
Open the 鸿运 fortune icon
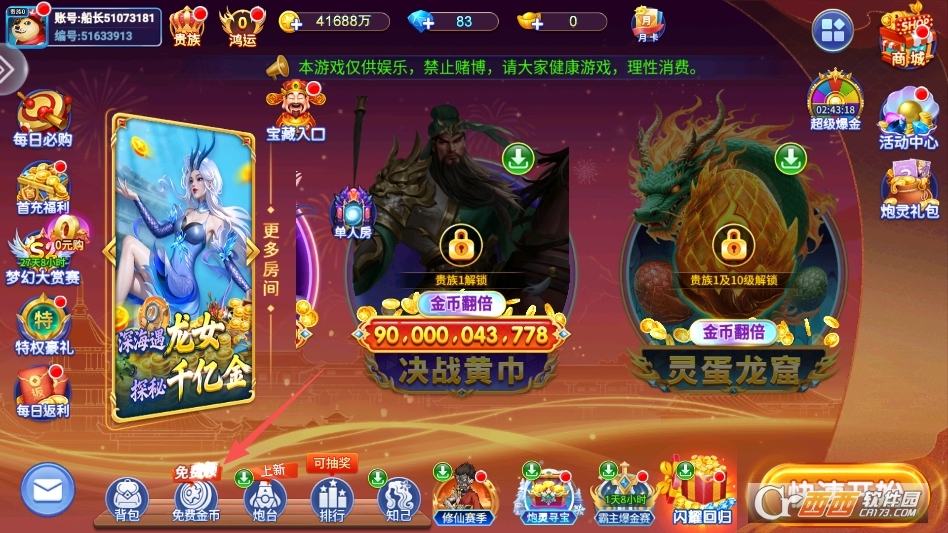(x=242, y=24)
